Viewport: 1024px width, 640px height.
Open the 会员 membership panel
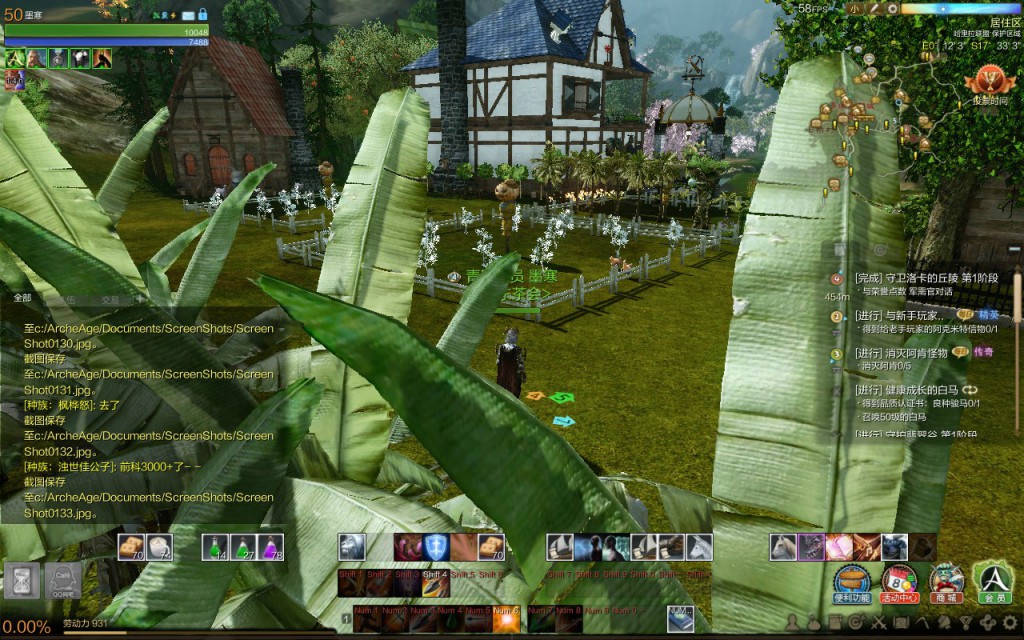coord(993,582)
